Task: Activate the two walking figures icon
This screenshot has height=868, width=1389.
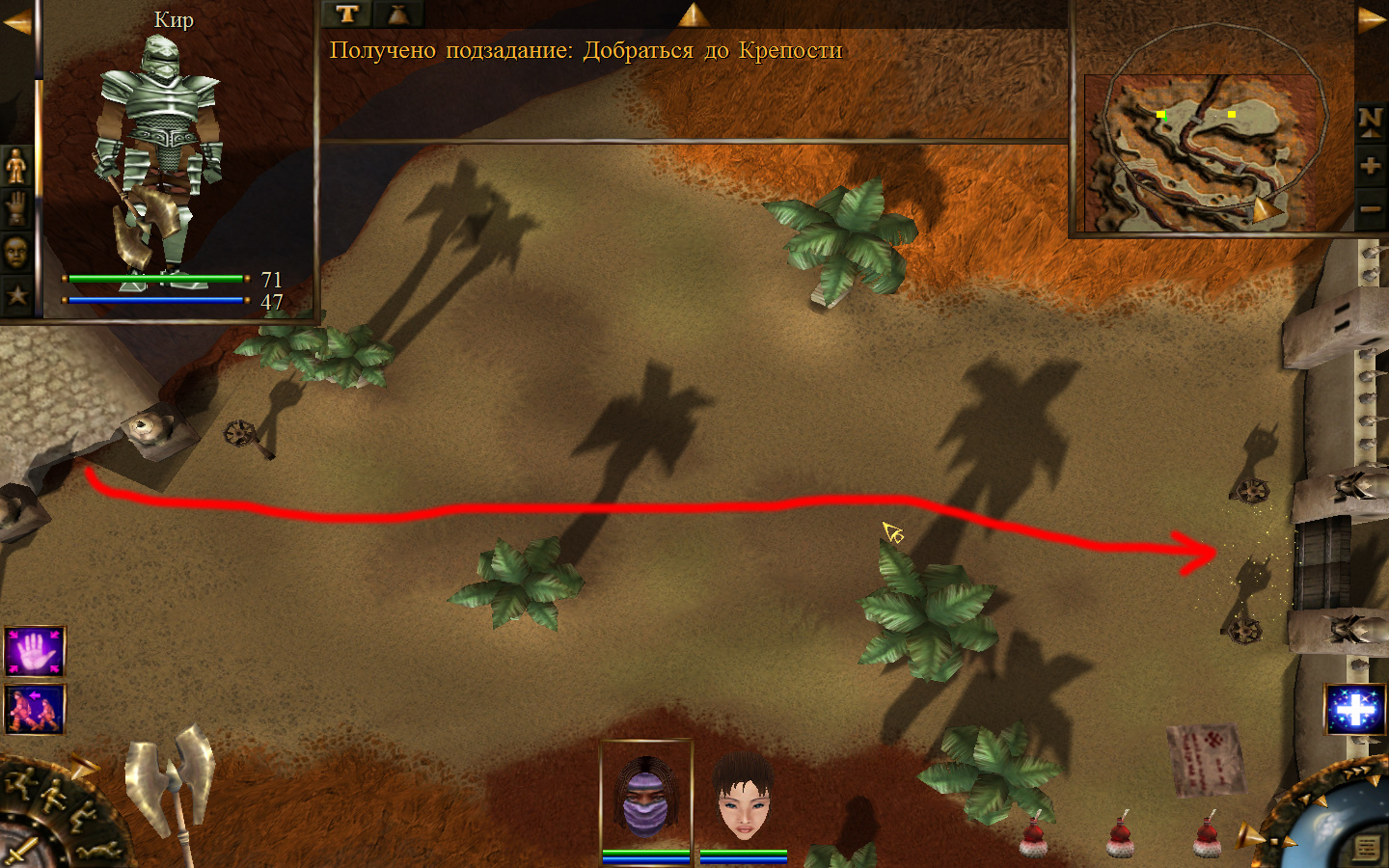Action: [x=35, y=710]
